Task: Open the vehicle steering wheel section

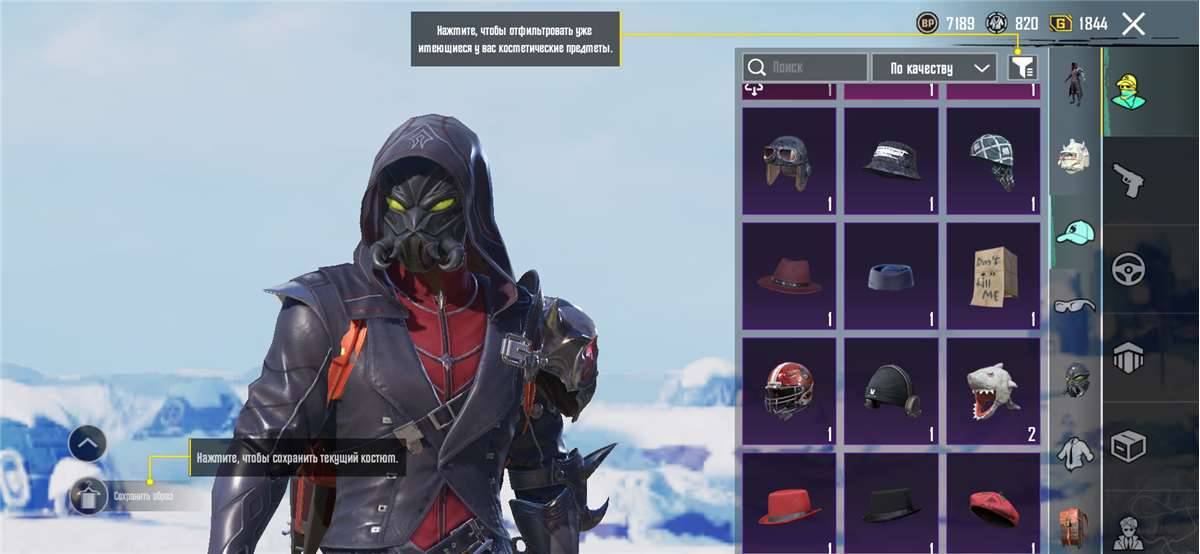Action: click(1129, 269)
